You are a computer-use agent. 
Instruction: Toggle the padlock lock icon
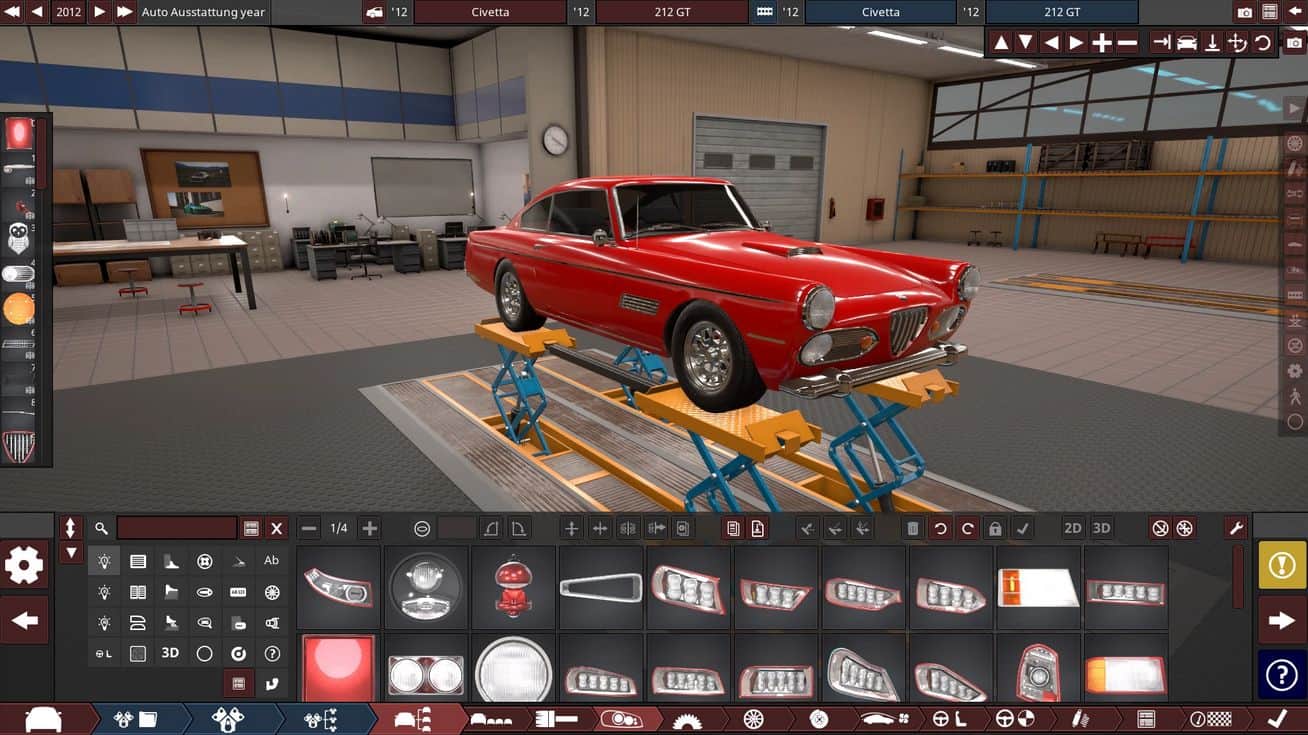(x=994, y=528)
